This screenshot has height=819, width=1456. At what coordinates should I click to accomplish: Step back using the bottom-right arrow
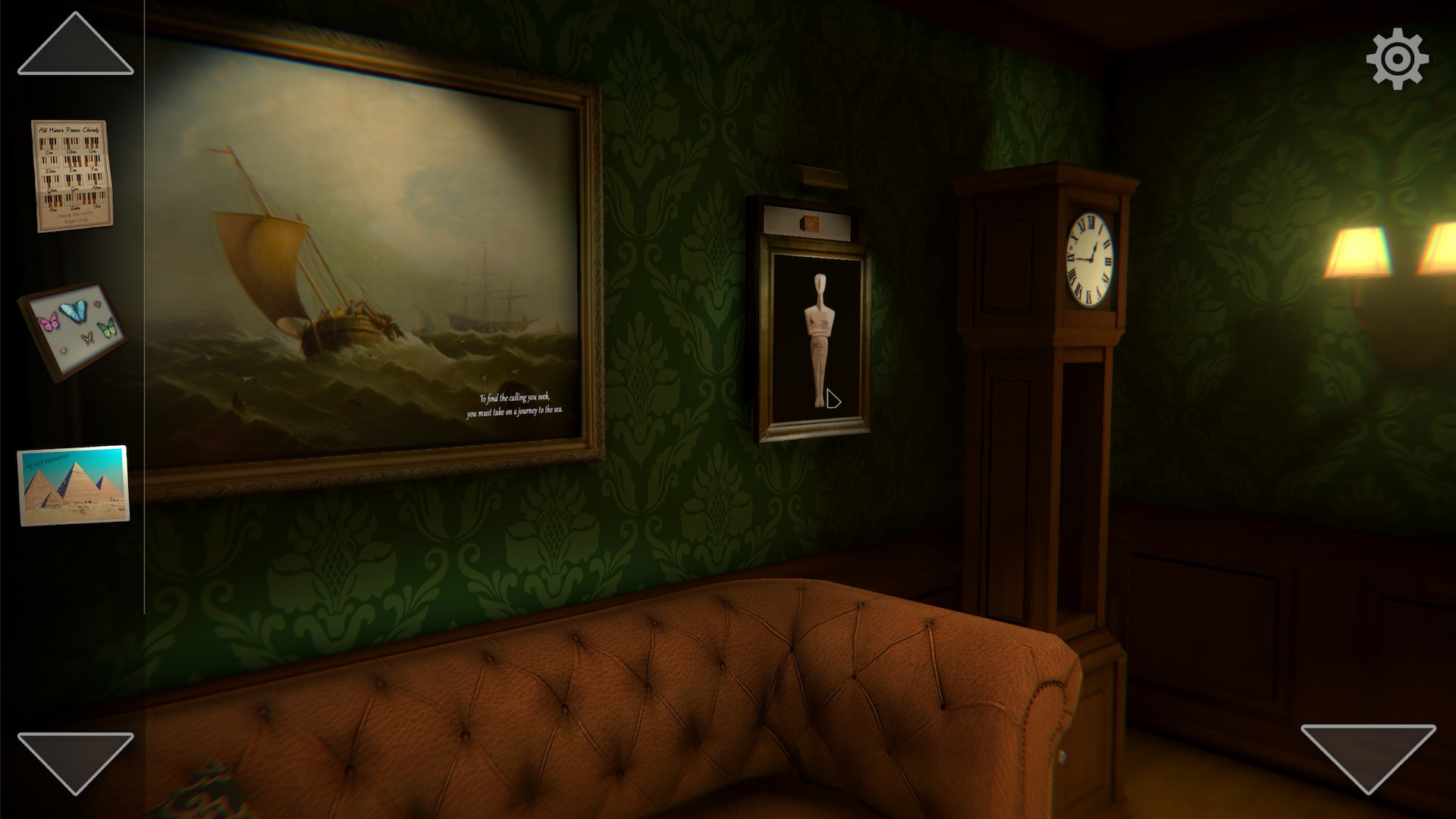click(x=1368, y=755)
